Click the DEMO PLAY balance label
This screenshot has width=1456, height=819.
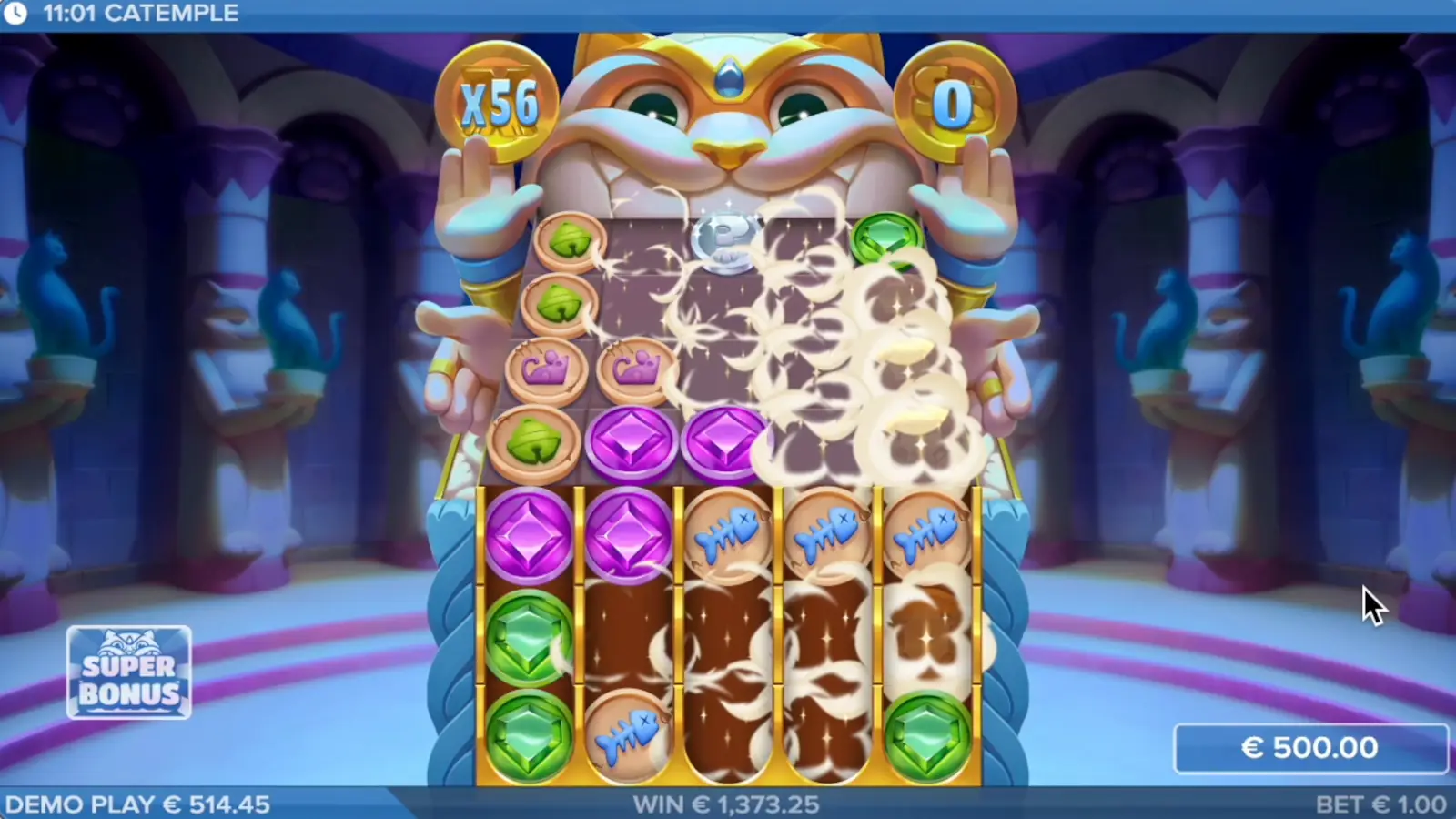coord(136,804)
